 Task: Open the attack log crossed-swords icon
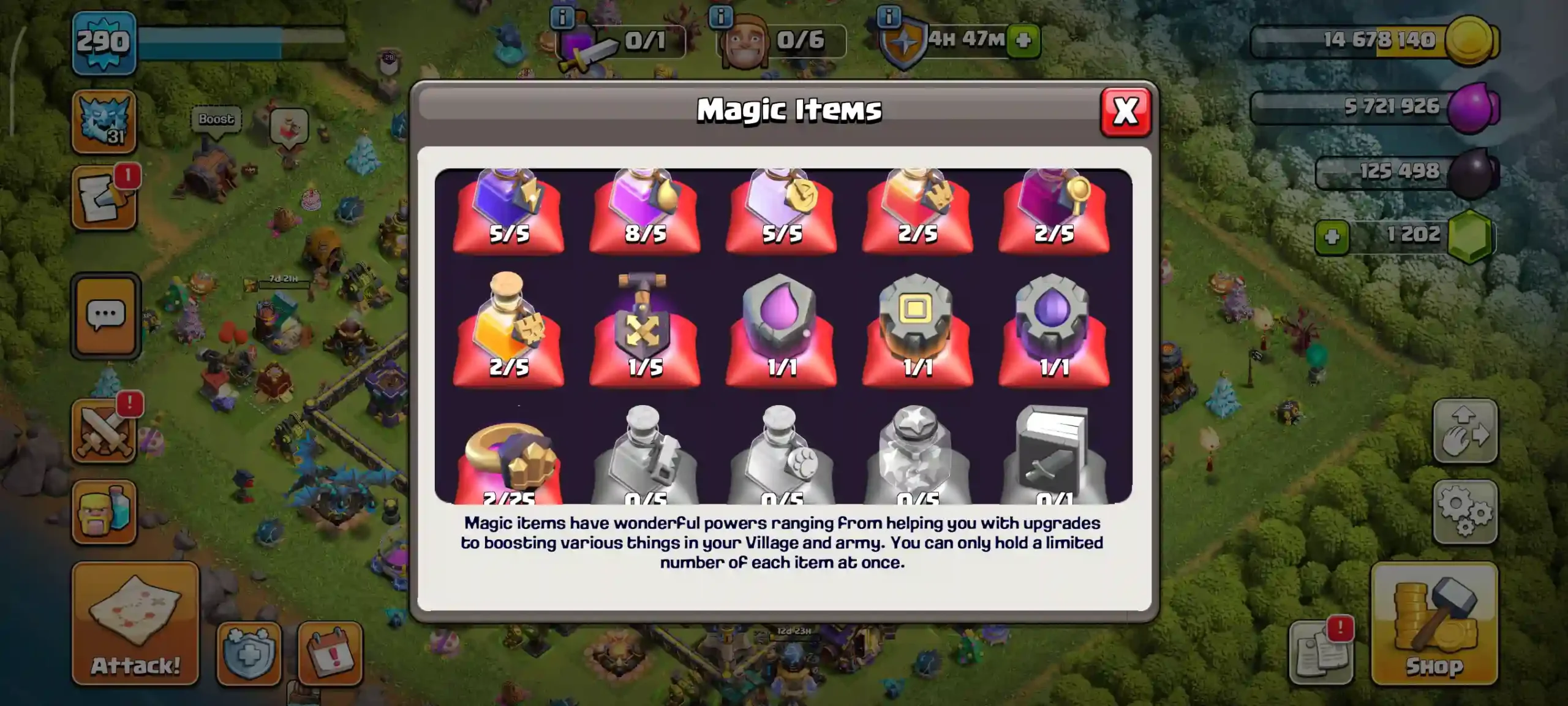point(105,428)
